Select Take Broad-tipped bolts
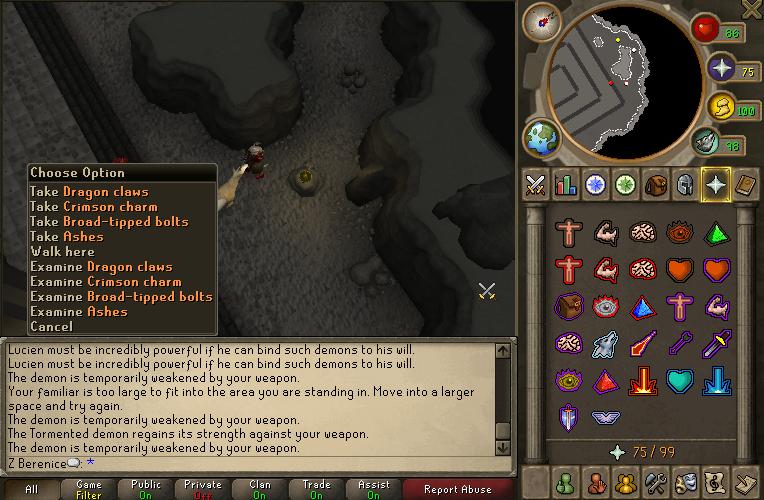764x500 pixels. point(109,222)
